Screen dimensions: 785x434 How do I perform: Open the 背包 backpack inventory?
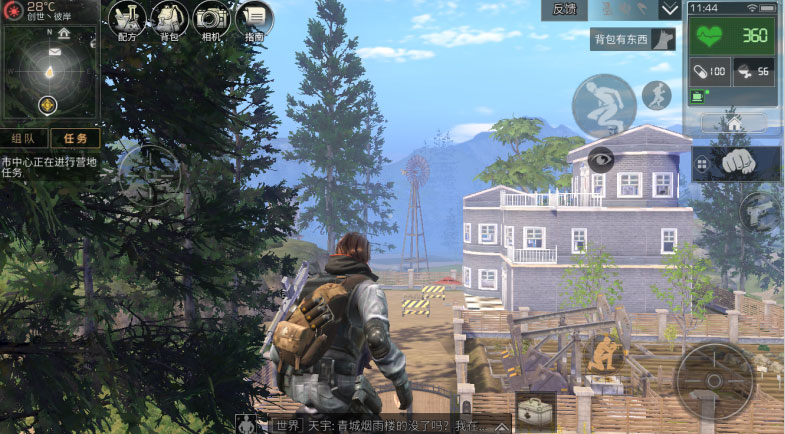(169, 20)
